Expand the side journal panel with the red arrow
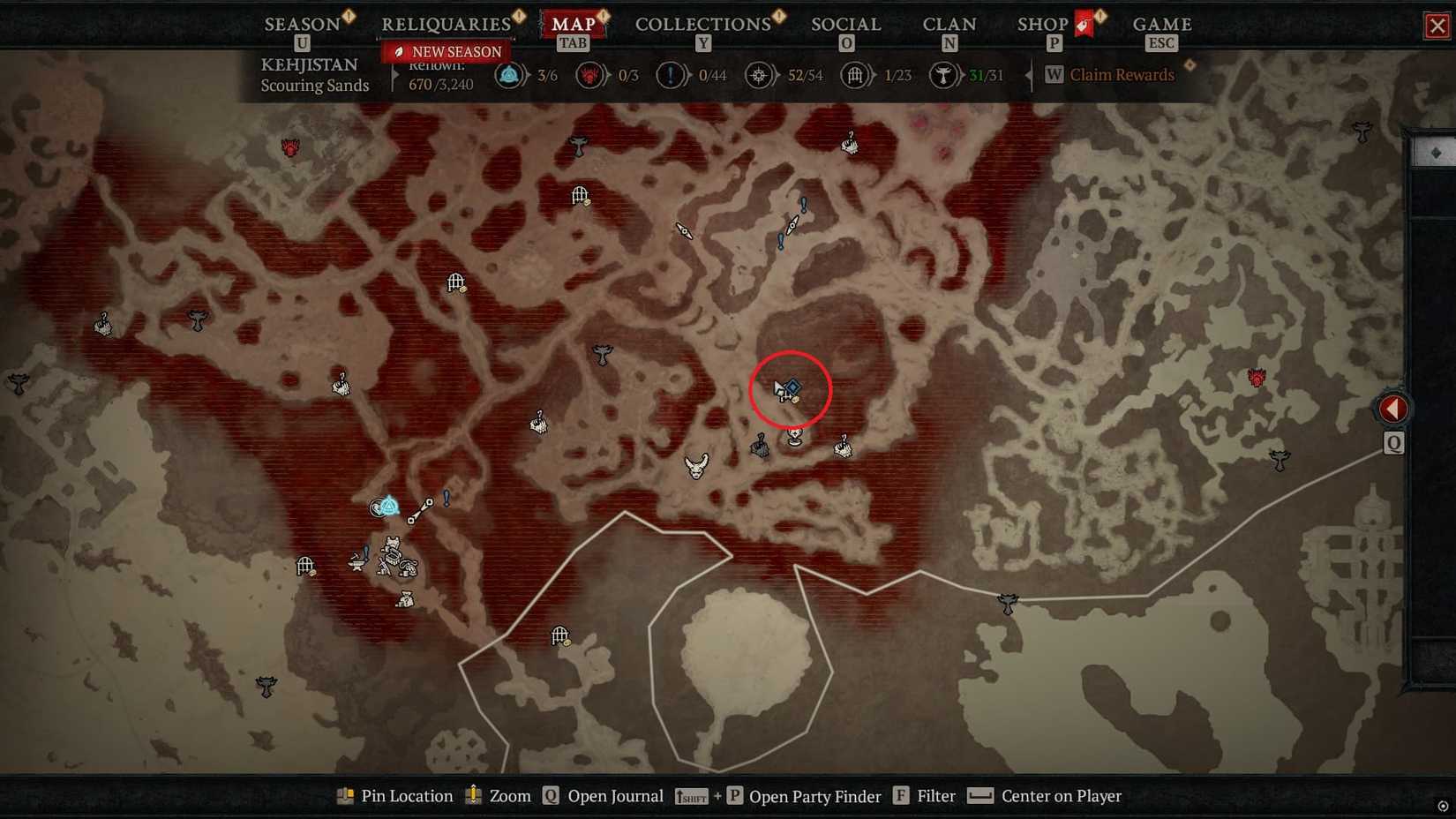The height and width of the screenshot is (819, 1456). coord(1394,408)
